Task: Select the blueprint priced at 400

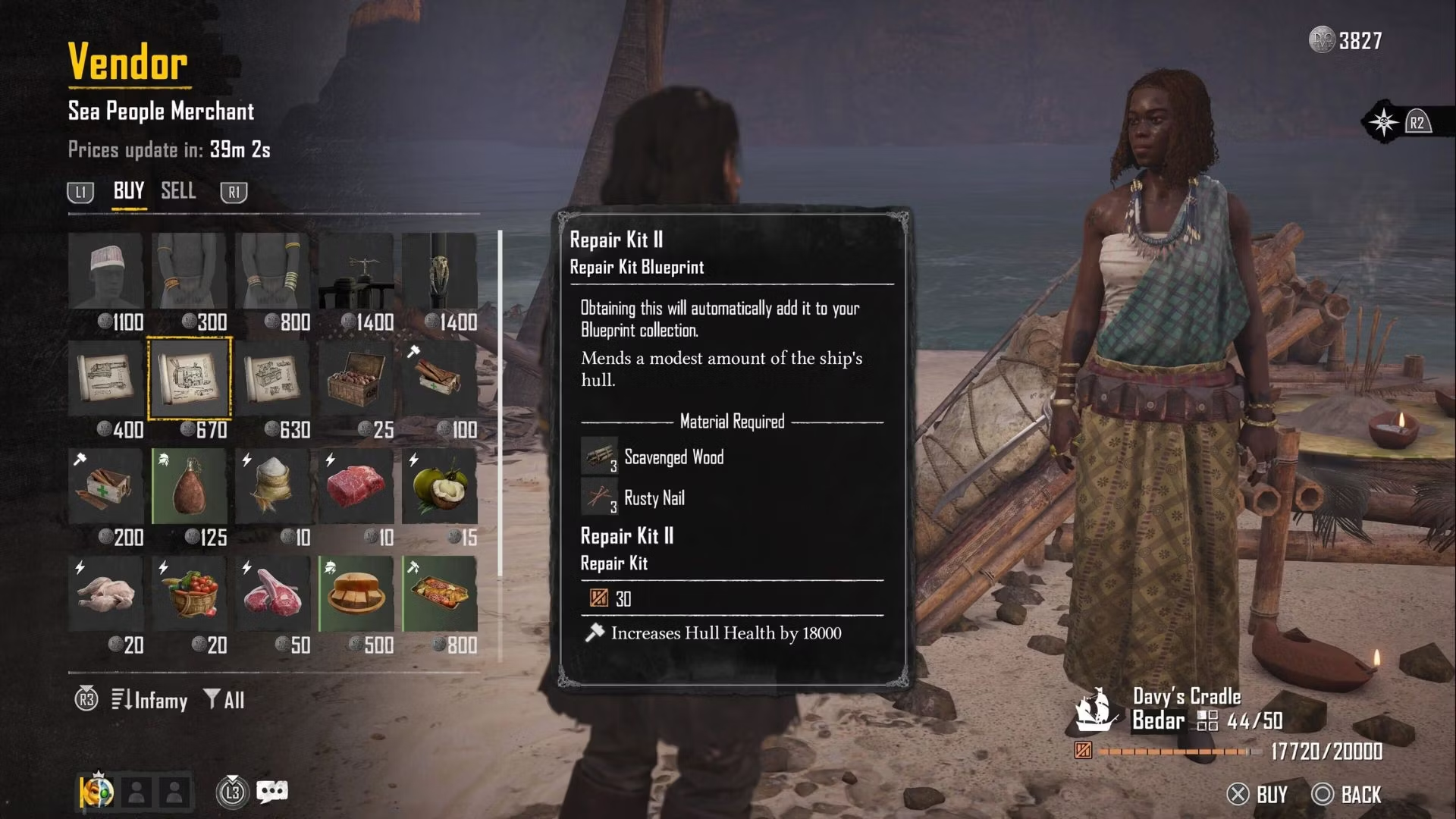Action: 105,378
